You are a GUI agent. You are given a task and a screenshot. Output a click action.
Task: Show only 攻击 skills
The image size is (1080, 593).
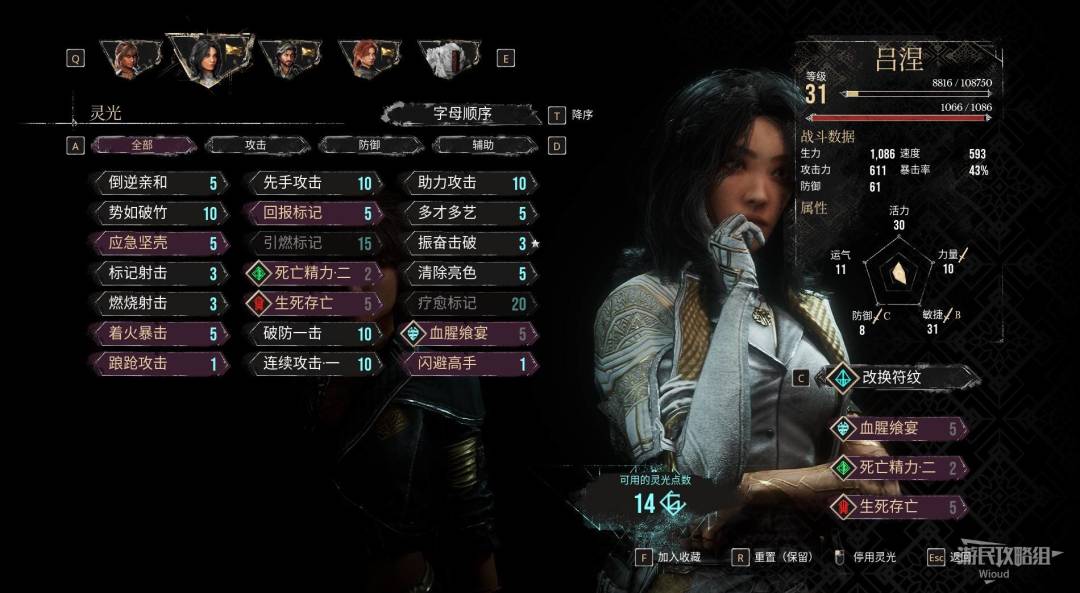click(x=256, y=145)
